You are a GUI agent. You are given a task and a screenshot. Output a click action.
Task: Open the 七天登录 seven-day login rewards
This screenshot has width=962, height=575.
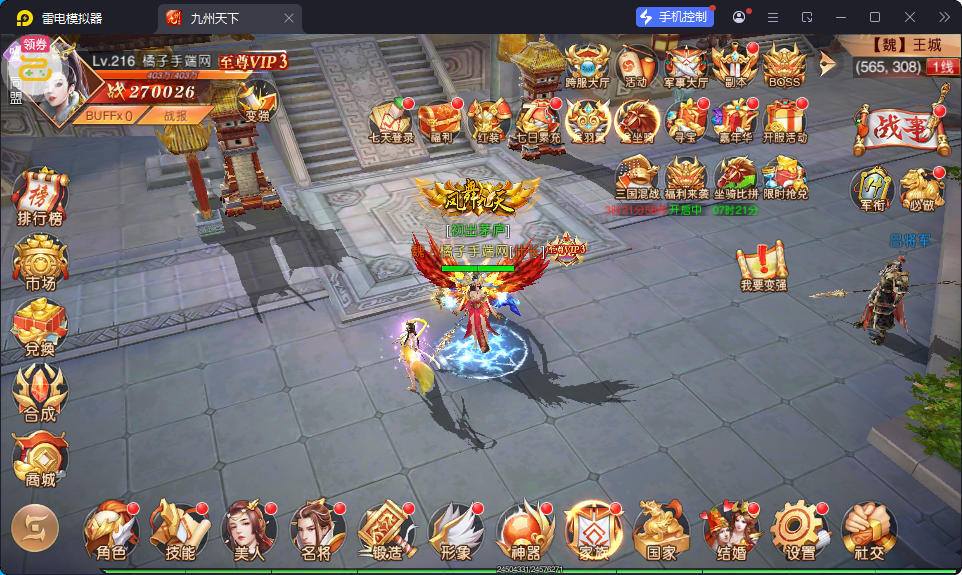391,122
